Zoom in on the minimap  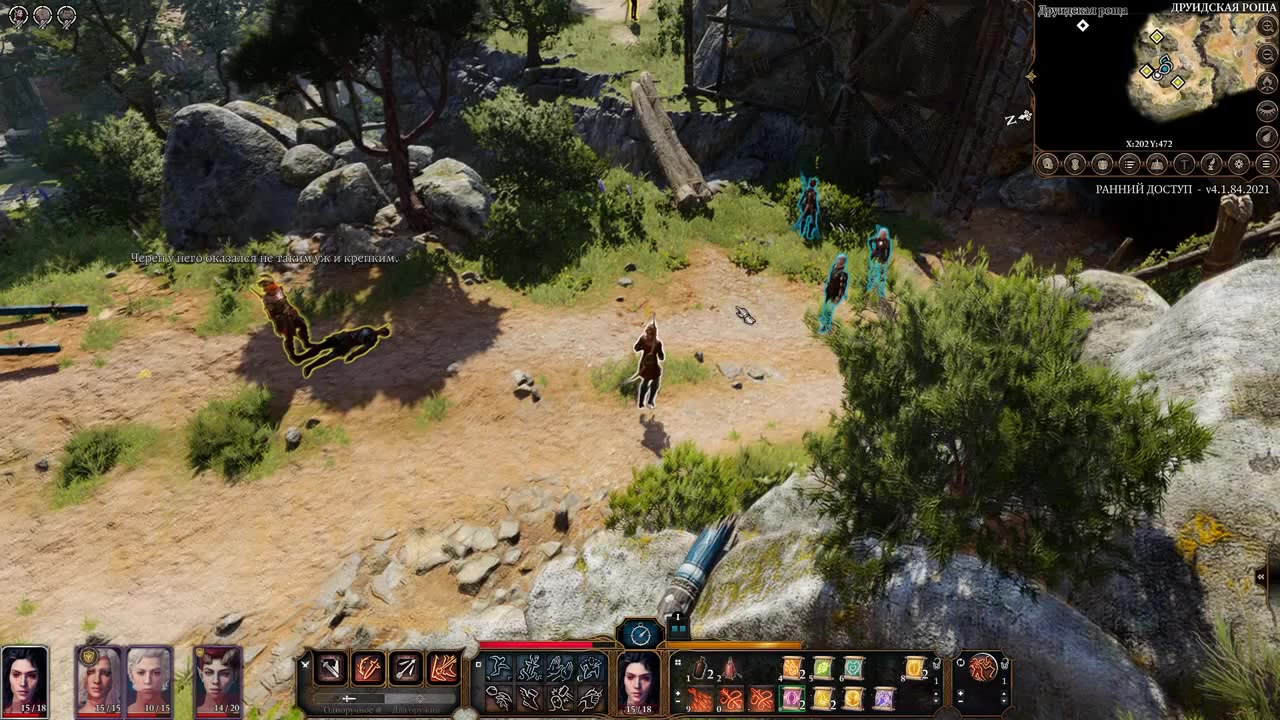click(1267, 27)
